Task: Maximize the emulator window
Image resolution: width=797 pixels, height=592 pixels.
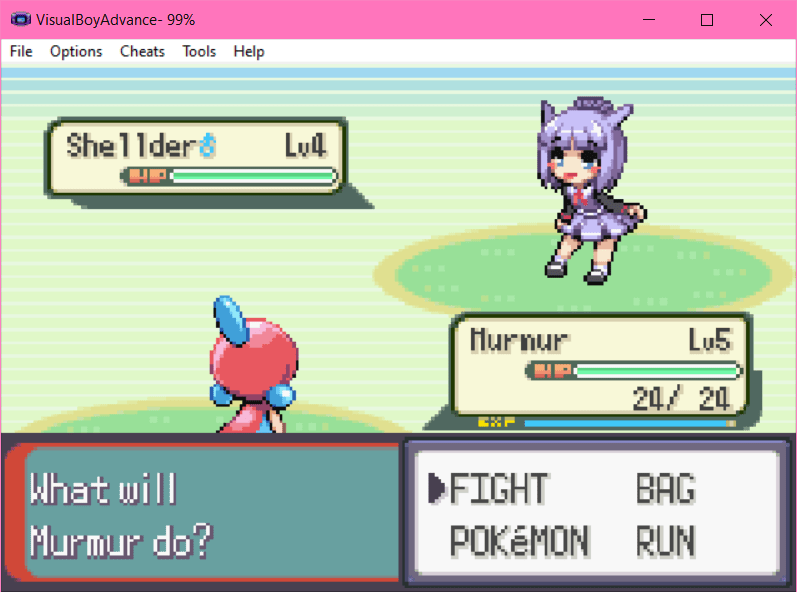Action: click(x=707, y=20)
